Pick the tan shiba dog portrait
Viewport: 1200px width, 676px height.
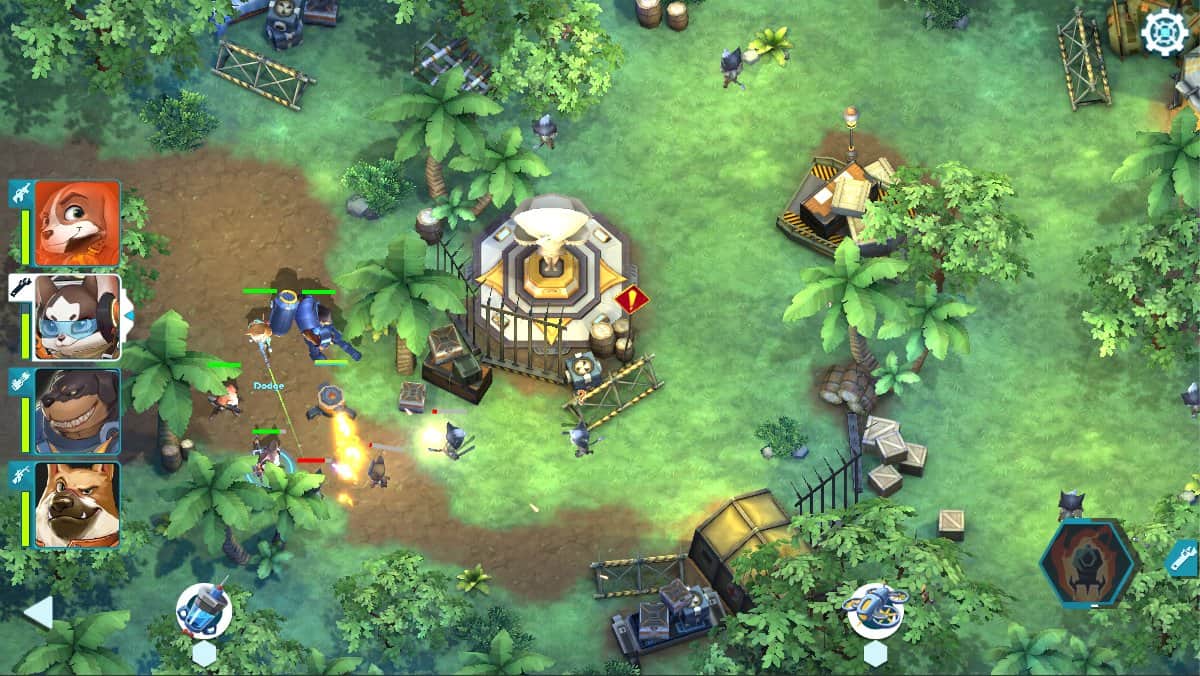(x=77, y=505)
